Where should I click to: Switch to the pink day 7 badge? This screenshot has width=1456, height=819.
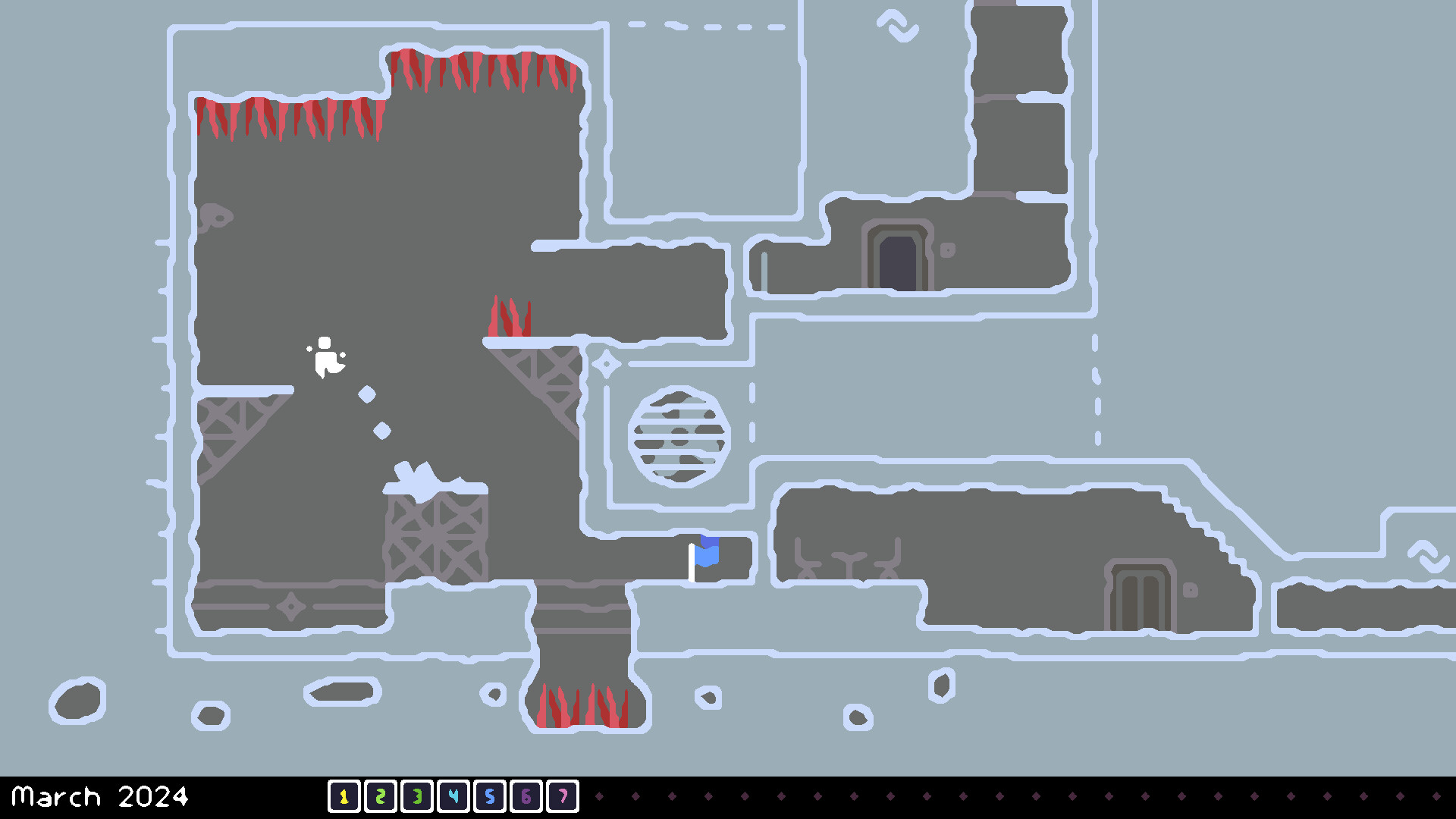click(562, 797)
